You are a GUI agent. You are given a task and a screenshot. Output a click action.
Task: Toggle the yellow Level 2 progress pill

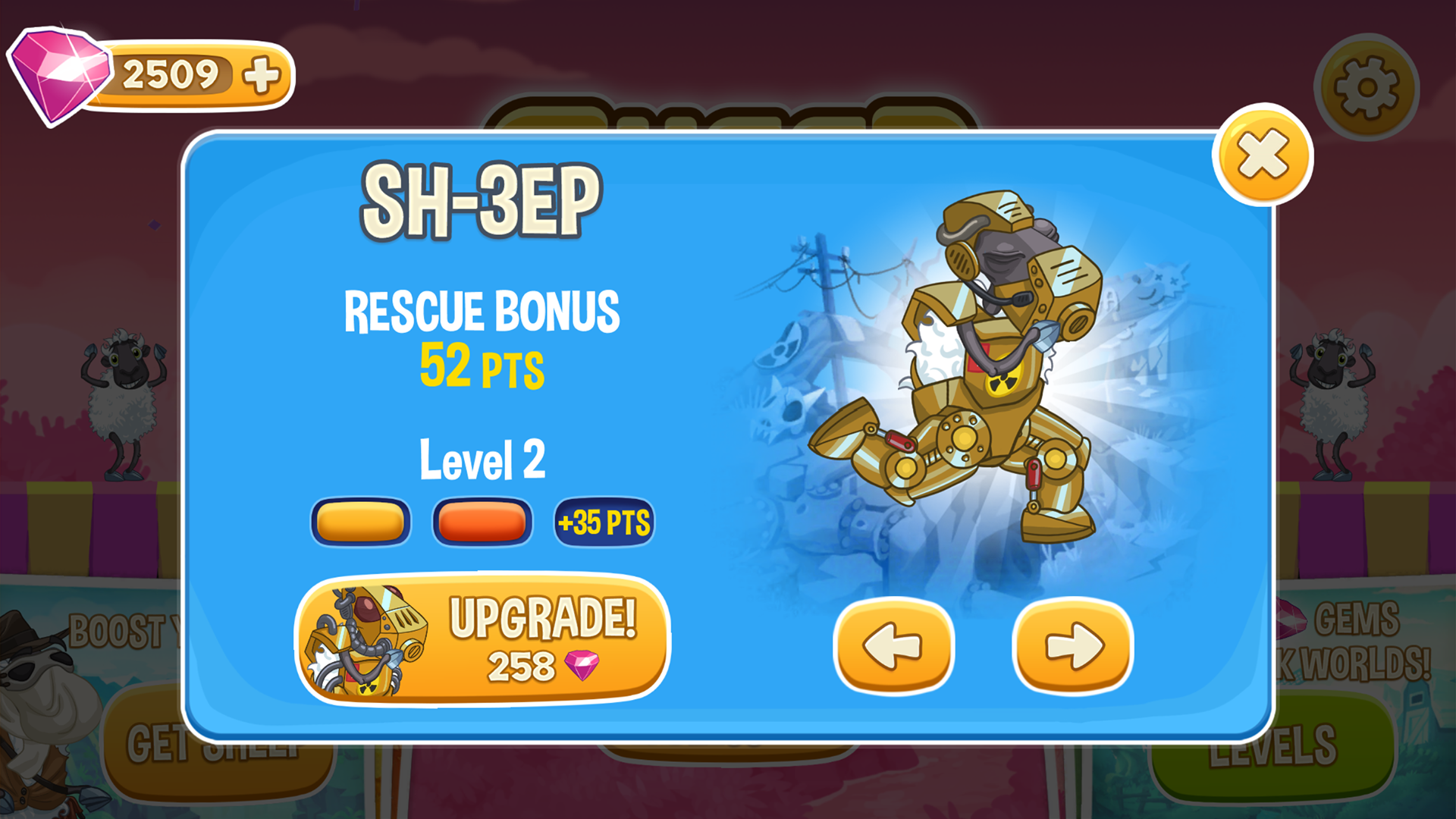click(360, 520)
